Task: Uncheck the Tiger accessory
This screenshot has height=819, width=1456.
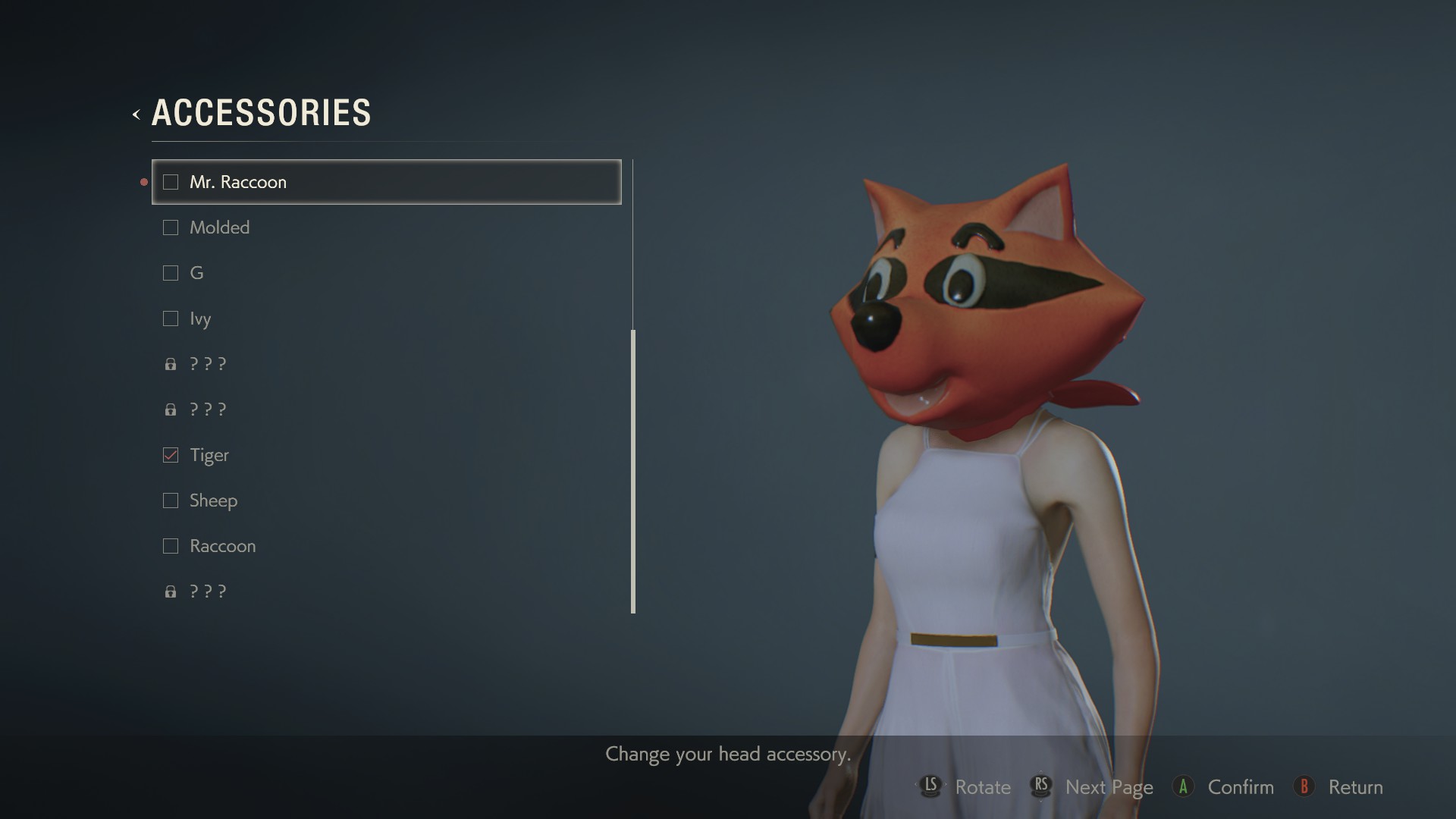Action: [171, 455]
